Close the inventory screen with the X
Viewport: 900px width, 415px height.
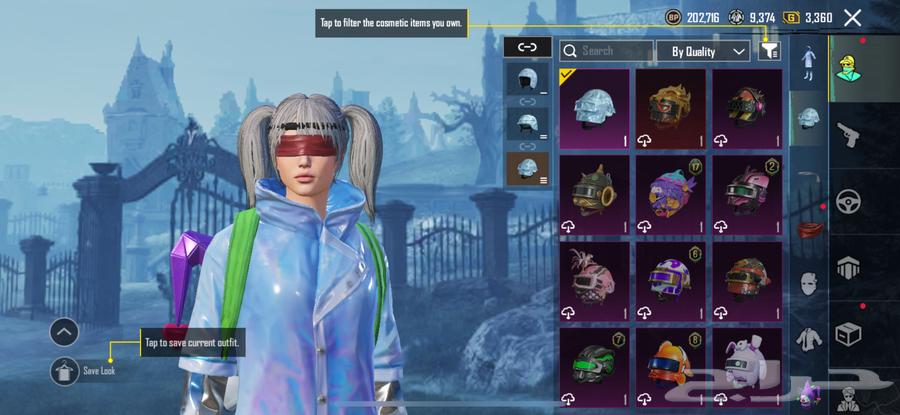click(852, 17)
